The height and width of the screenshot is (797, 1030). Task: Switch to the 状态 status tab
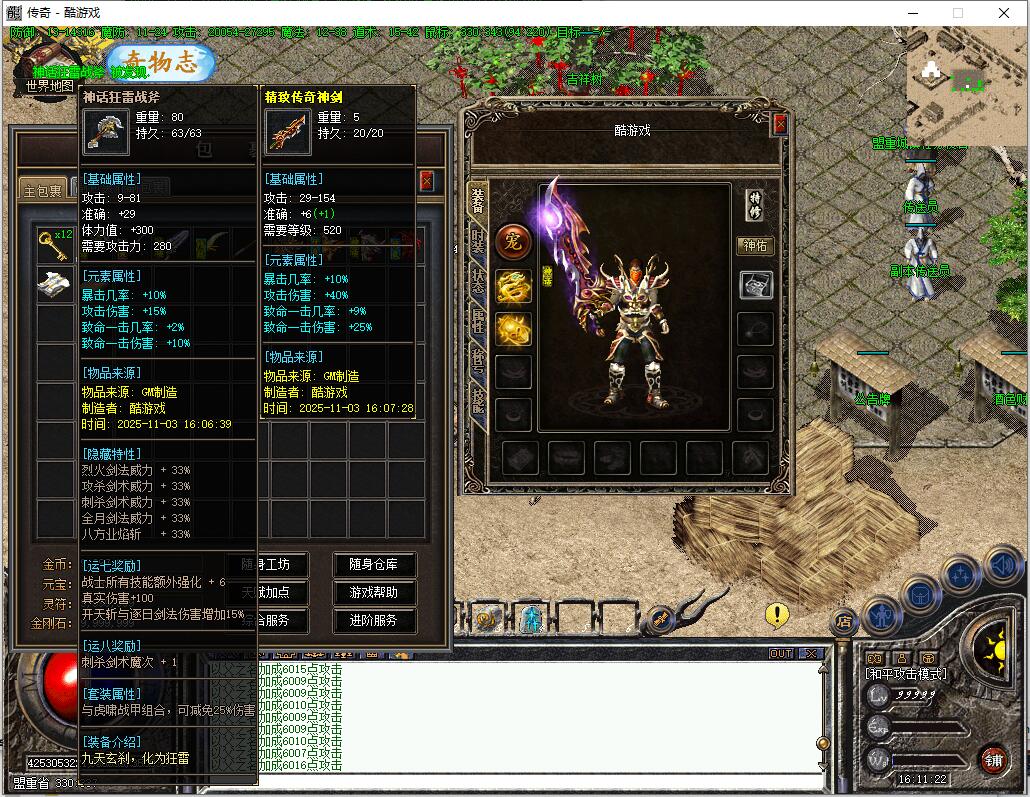click(478, 283)
